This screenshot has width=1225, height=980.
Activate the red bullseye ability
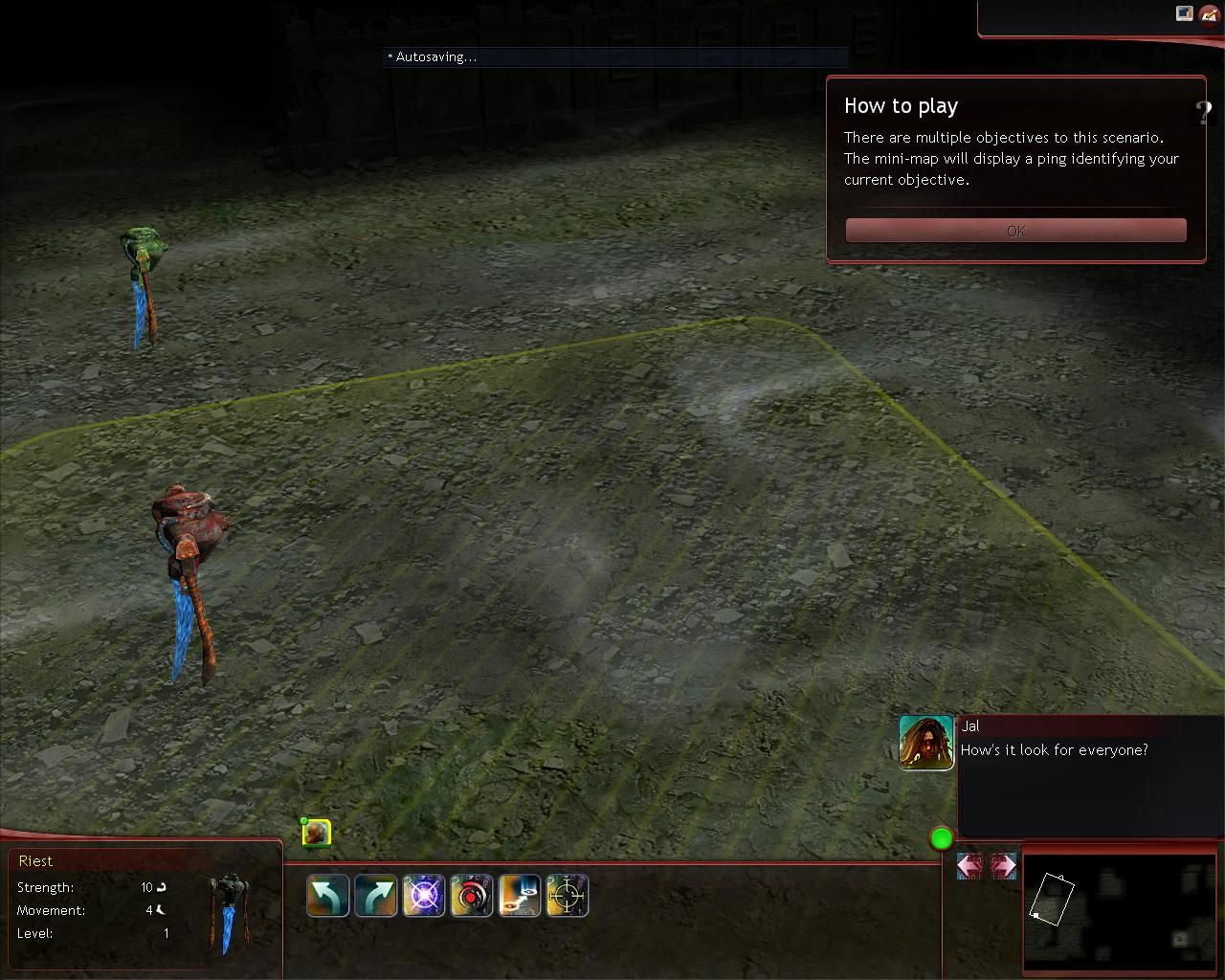point(472,897)
